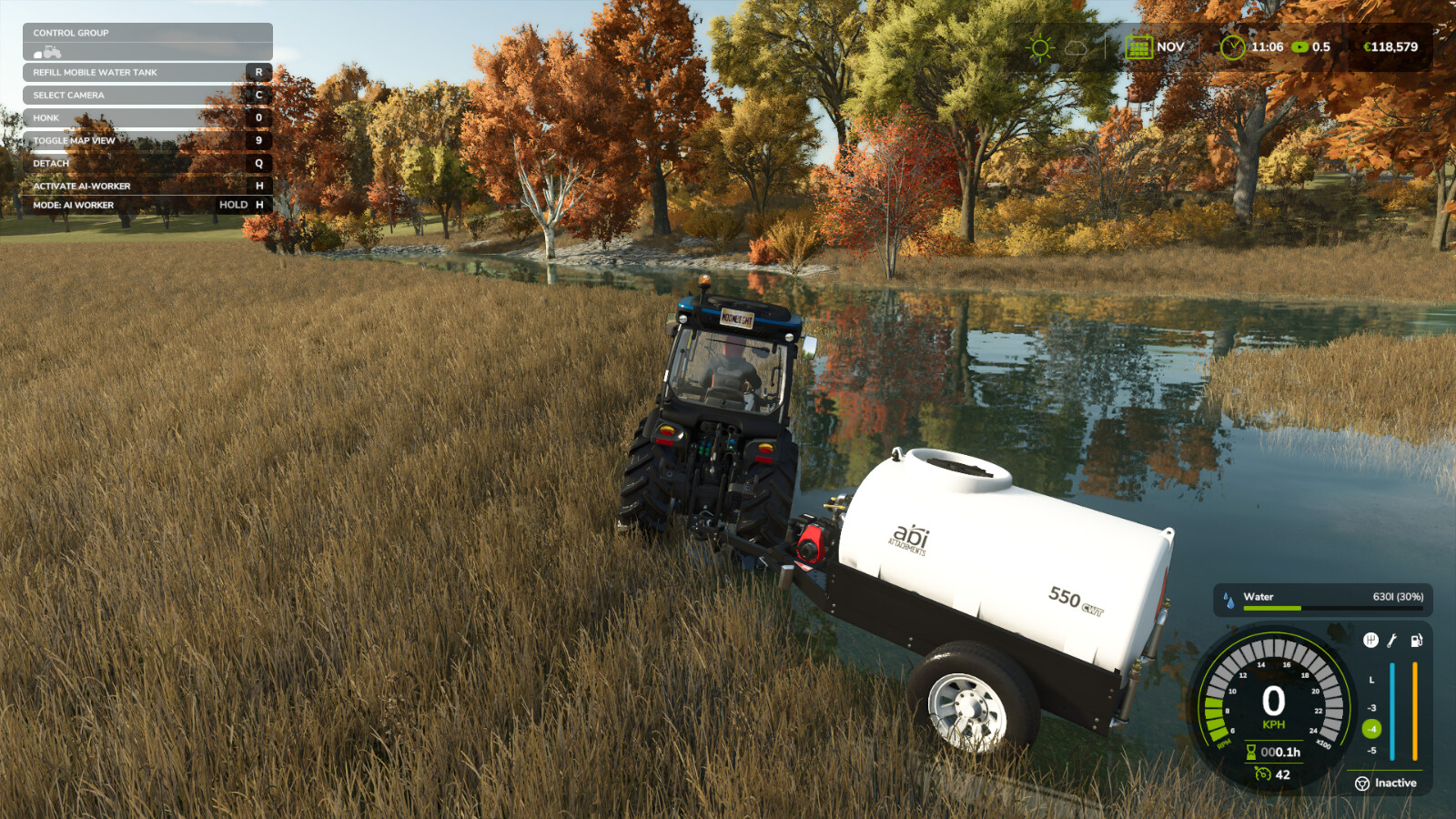Click the Detach action entry
Viewport: 1456px width, 819px height.
click(50, 163)
